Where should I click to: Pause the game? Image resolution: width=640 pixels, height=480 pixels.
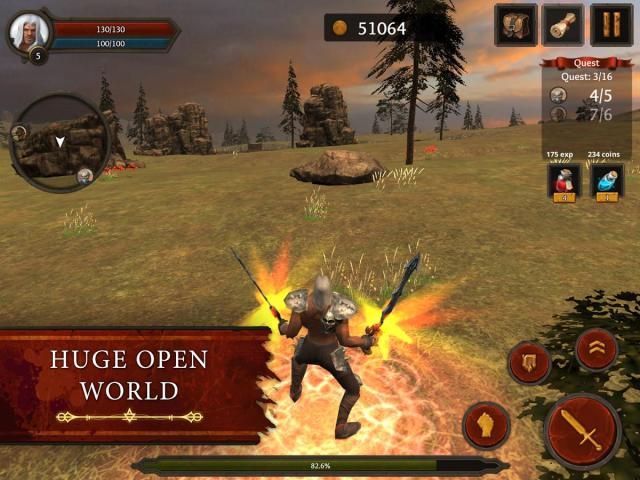611,25
